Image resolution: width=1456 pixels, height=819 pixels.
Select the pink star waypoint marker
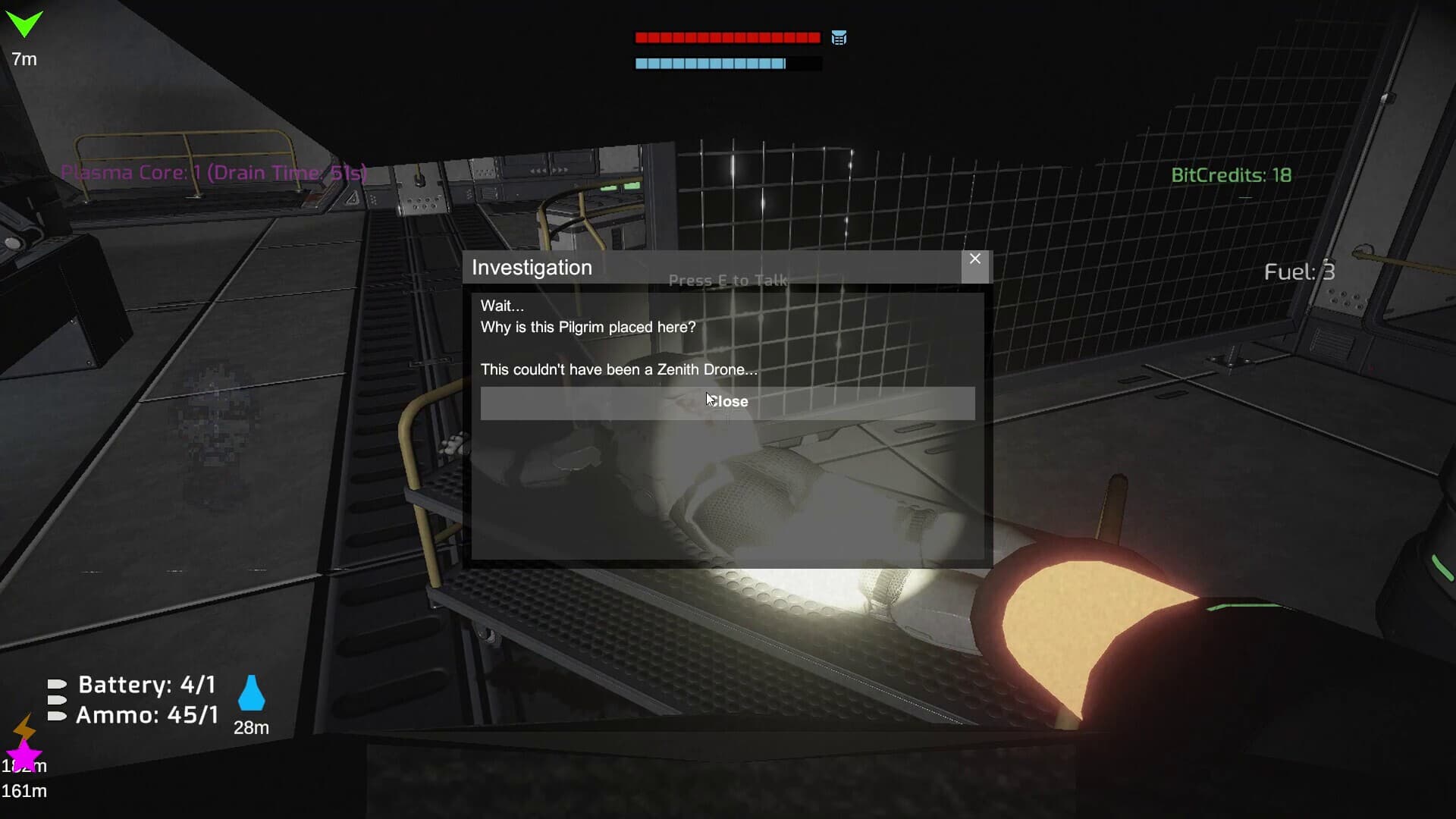tap(25, 756)
